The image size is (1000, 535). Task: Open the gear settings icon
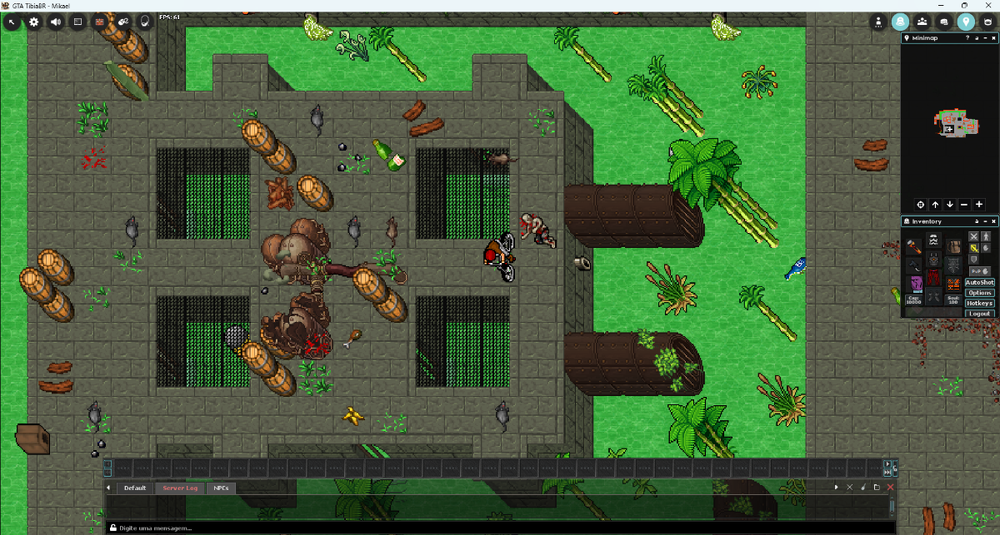pyautogui.click(x=34, y=21)
